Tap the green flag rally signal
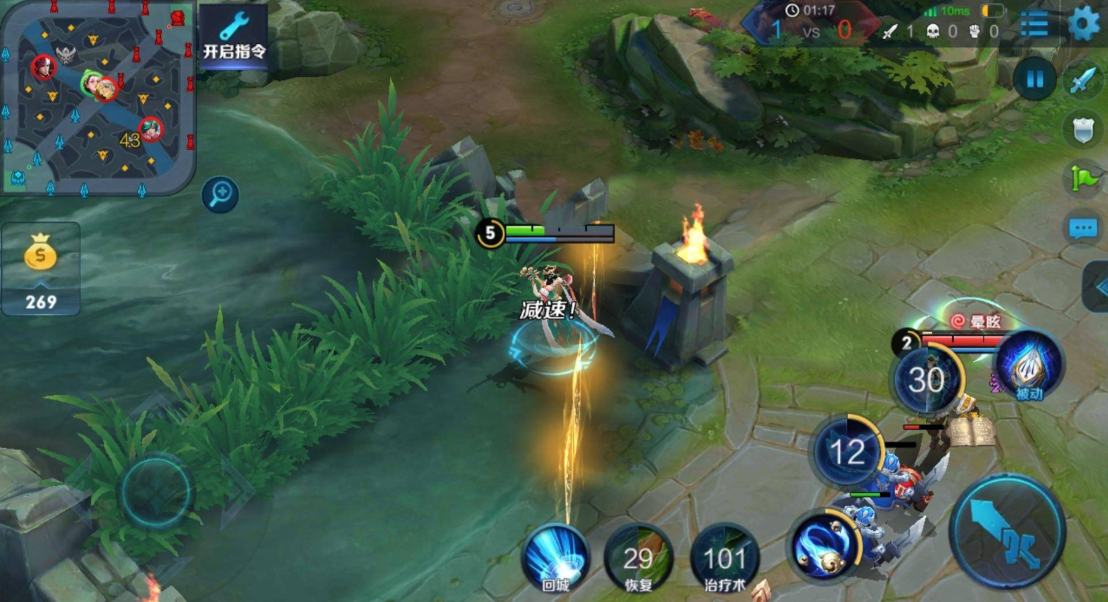The height and width of the screenshot is (602, 1108). coord(1082,178)
